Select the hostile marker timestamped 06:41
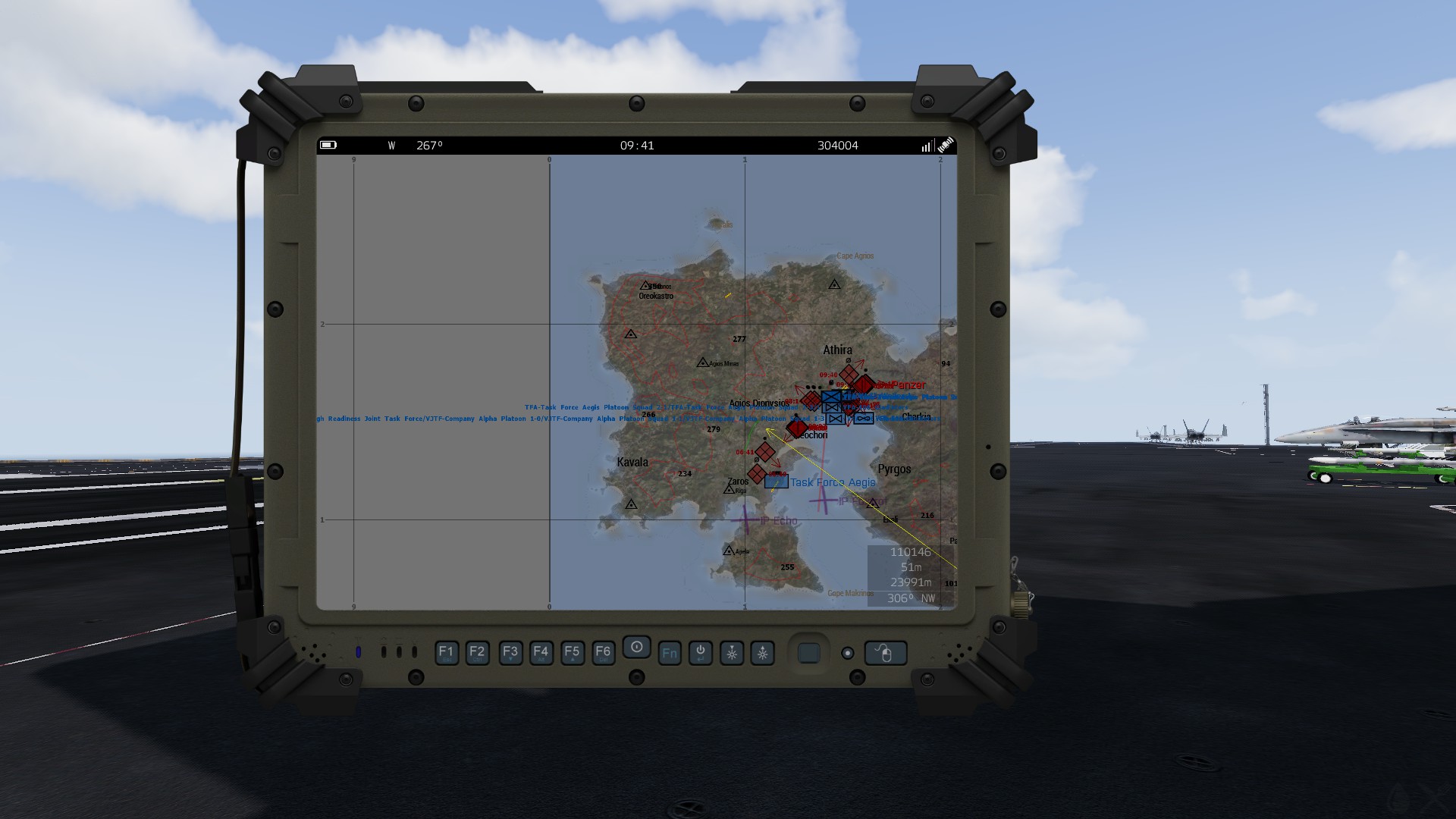The image size is (1456, 819). click(x=764, y=453)
